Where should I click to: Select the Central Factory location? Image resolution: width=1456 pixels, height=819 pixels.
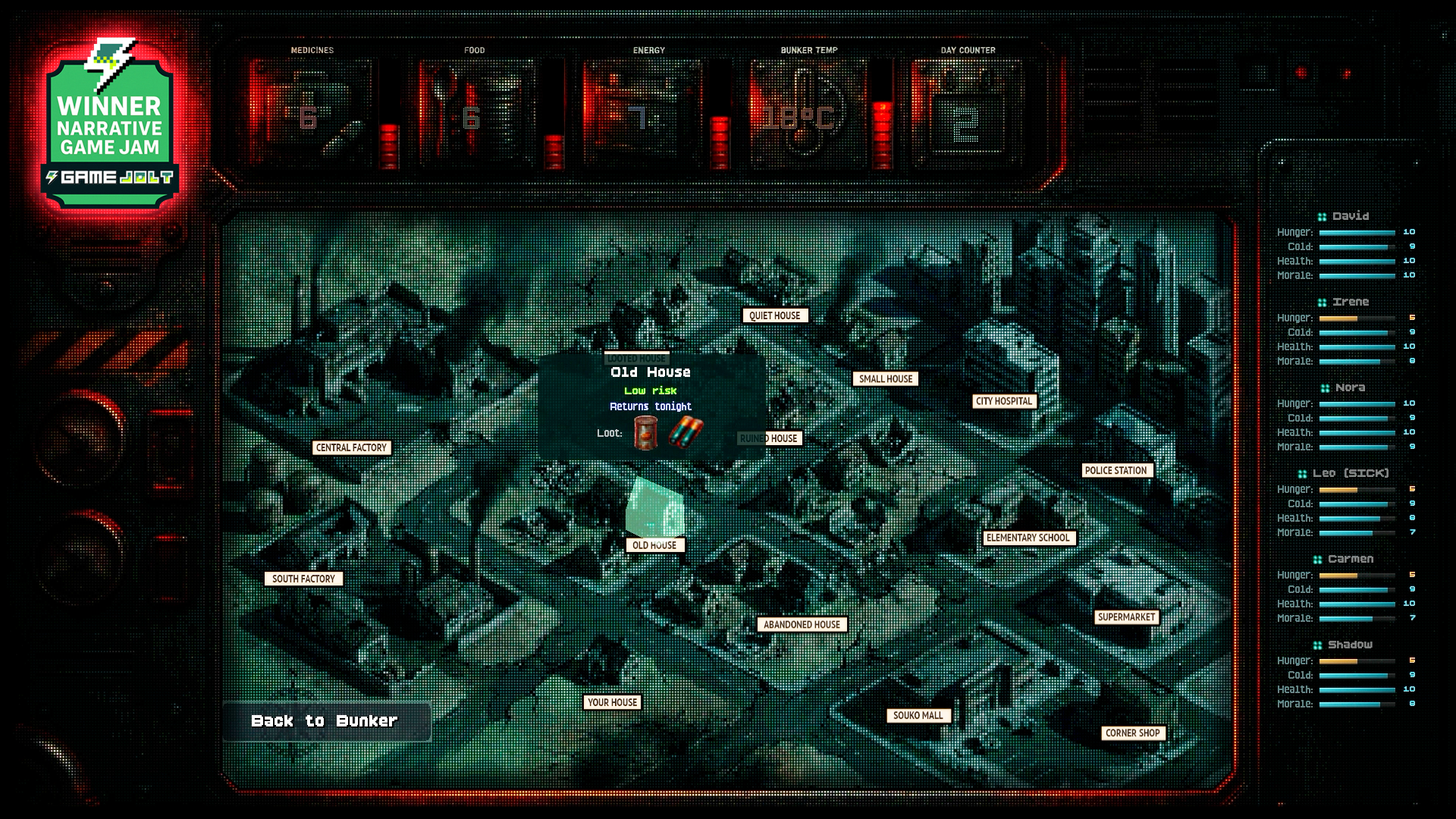pos(351,447)
